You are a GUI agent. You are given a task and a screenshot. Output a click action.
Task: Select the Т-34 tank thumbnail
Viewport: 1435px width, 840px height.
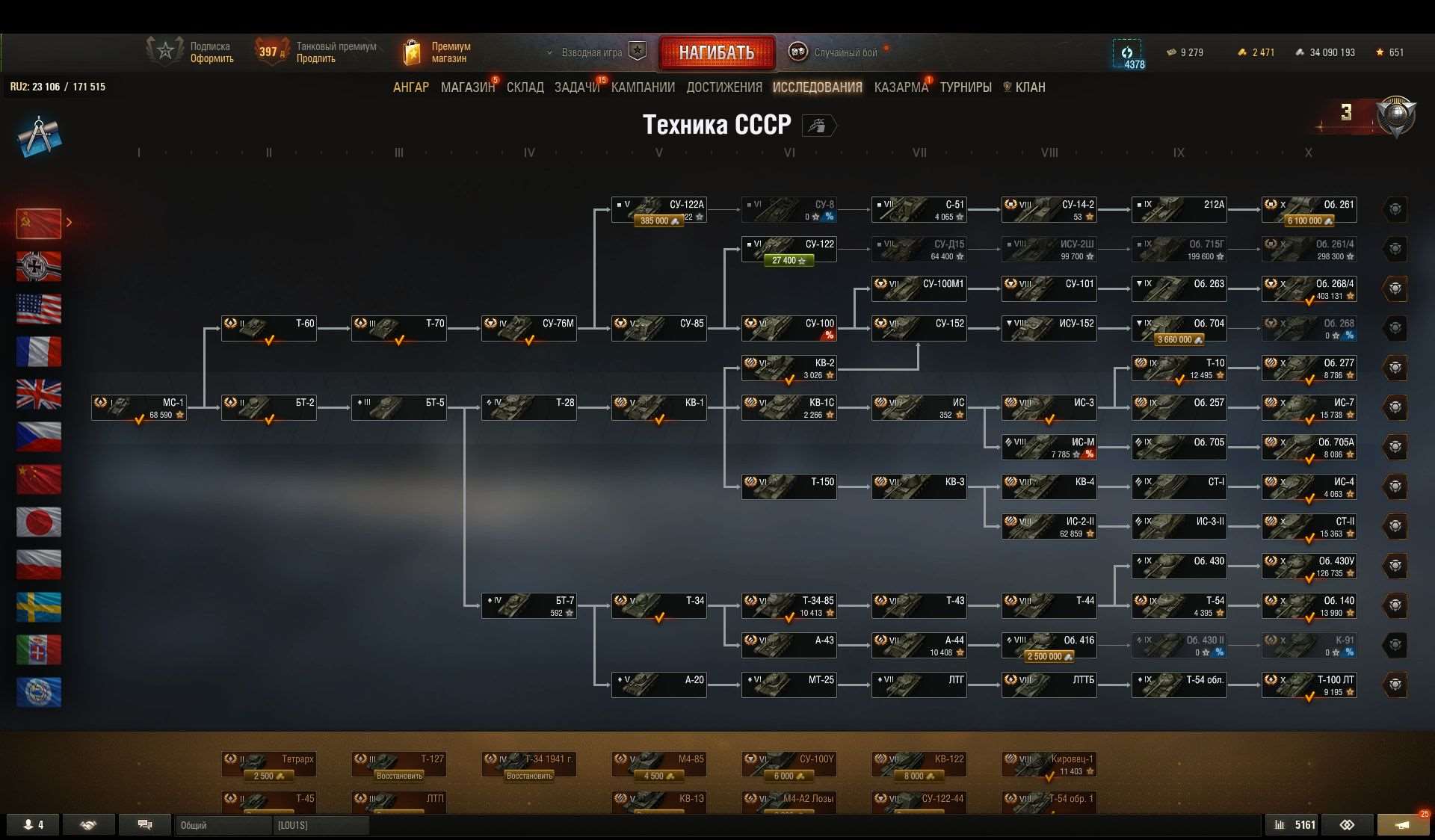point(658,606)
